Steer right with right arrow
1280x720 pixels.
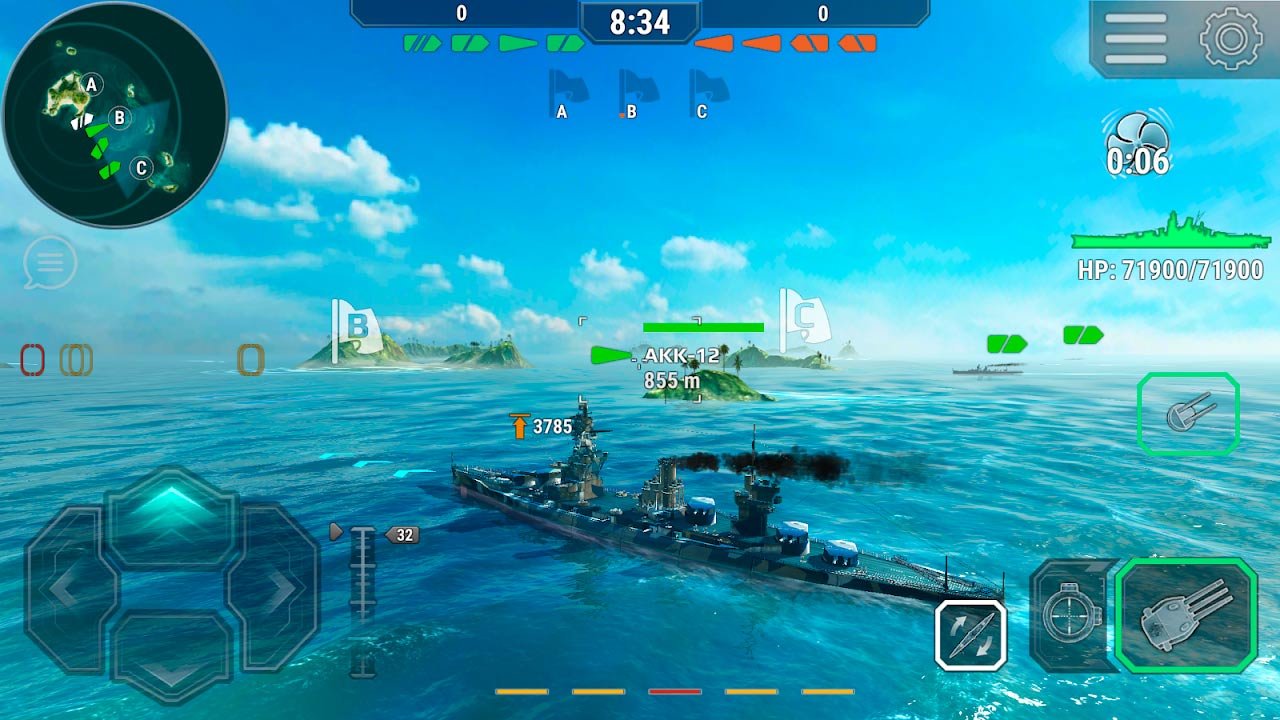click(274, 588)
